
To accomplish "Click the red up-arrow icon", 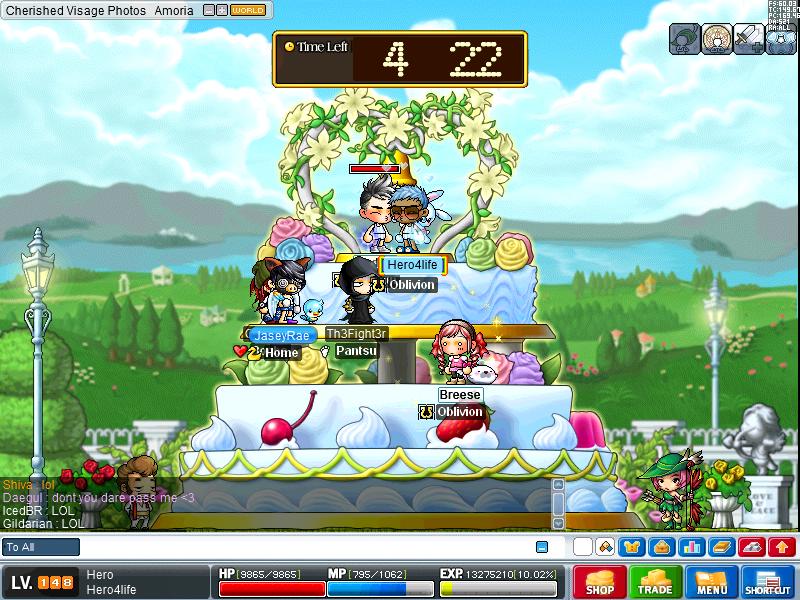I will pos(783,547).
